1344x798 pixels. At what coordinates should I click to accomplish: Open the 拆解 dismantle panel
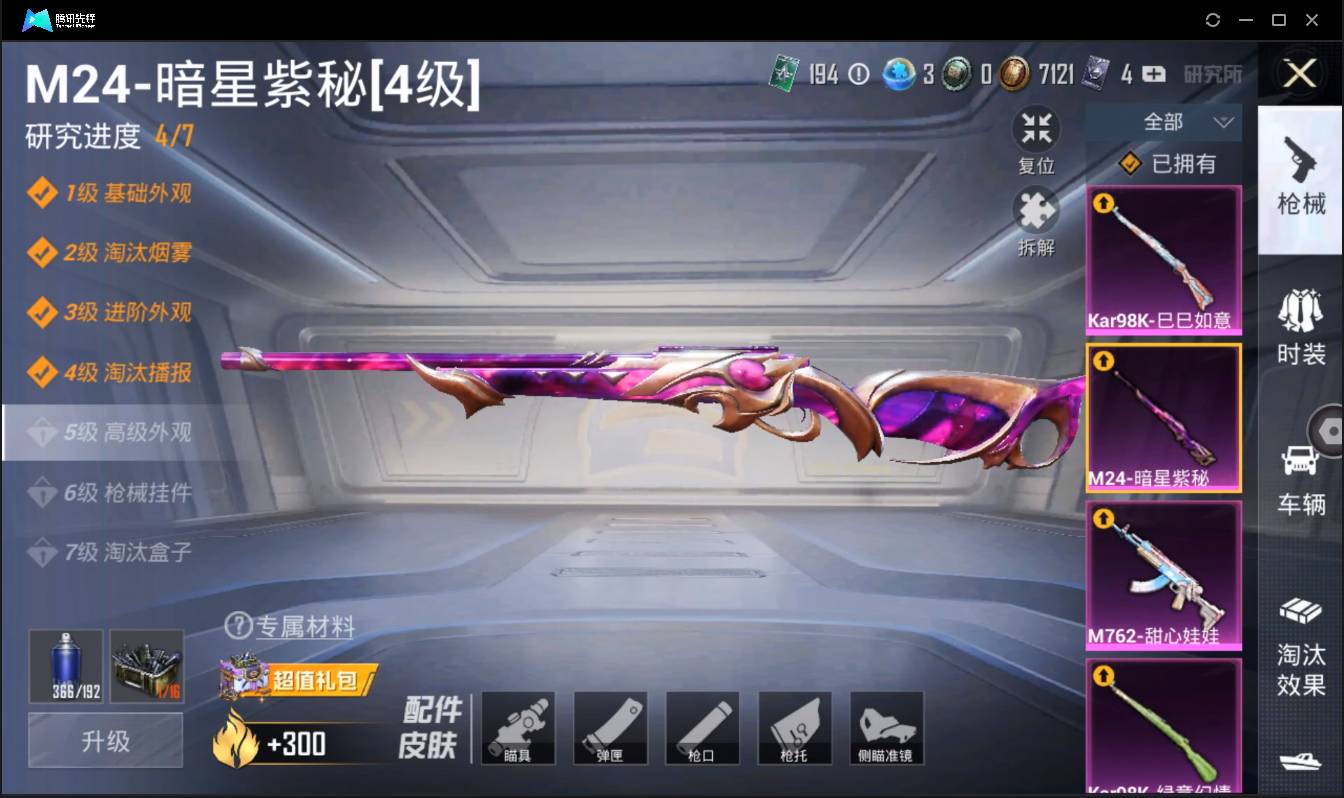coord(1036,213)
